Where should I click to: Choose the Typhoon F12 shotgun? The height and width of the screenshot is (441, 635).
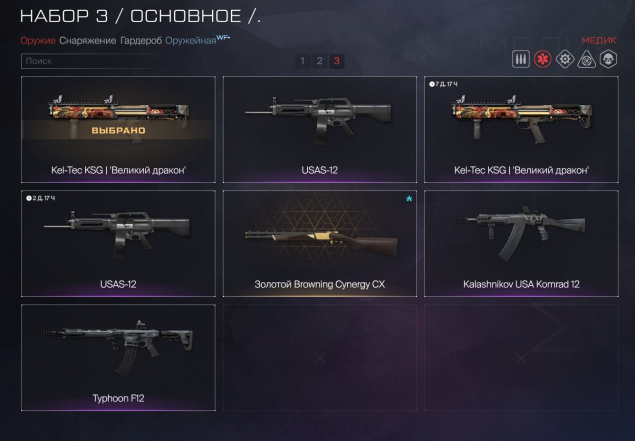pos(118,357)
